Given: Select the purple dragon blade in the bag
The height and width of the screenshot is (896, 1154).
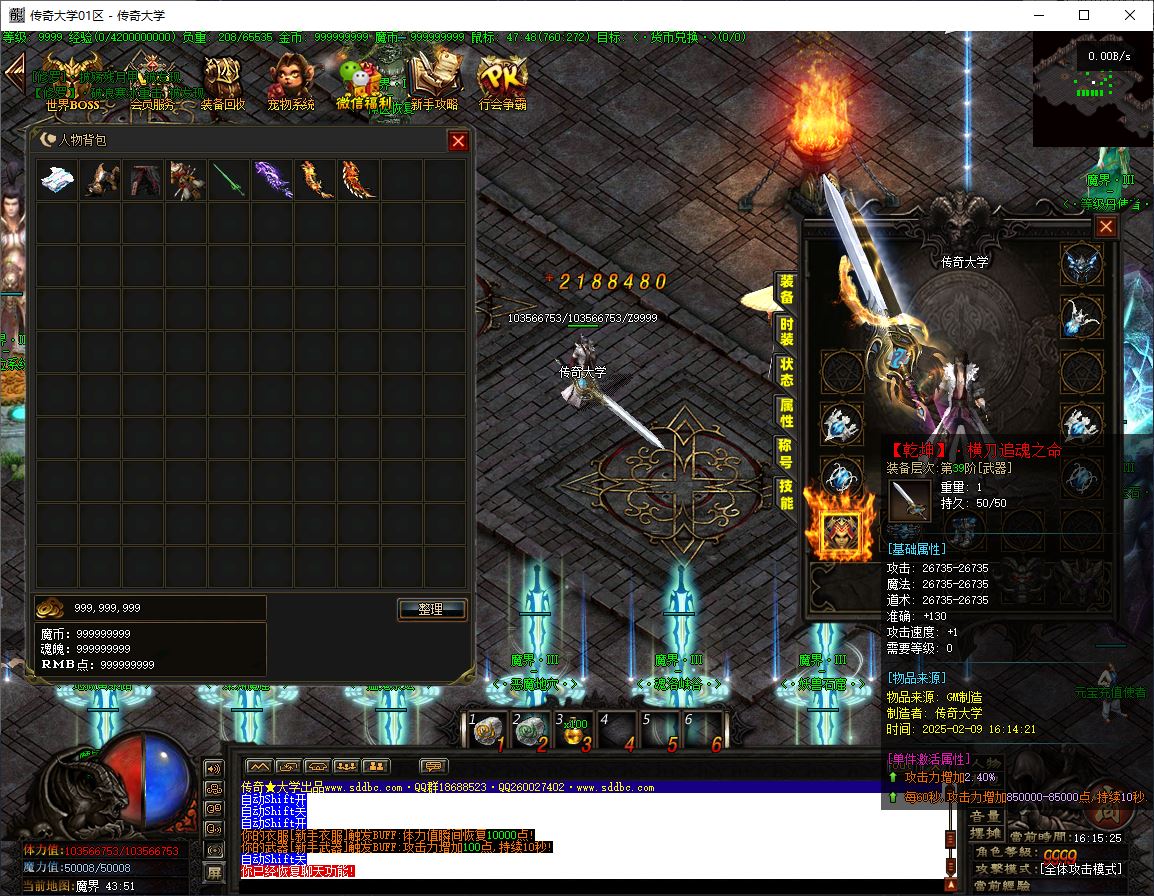Looking at the screenshot, I should coord(272,180).
